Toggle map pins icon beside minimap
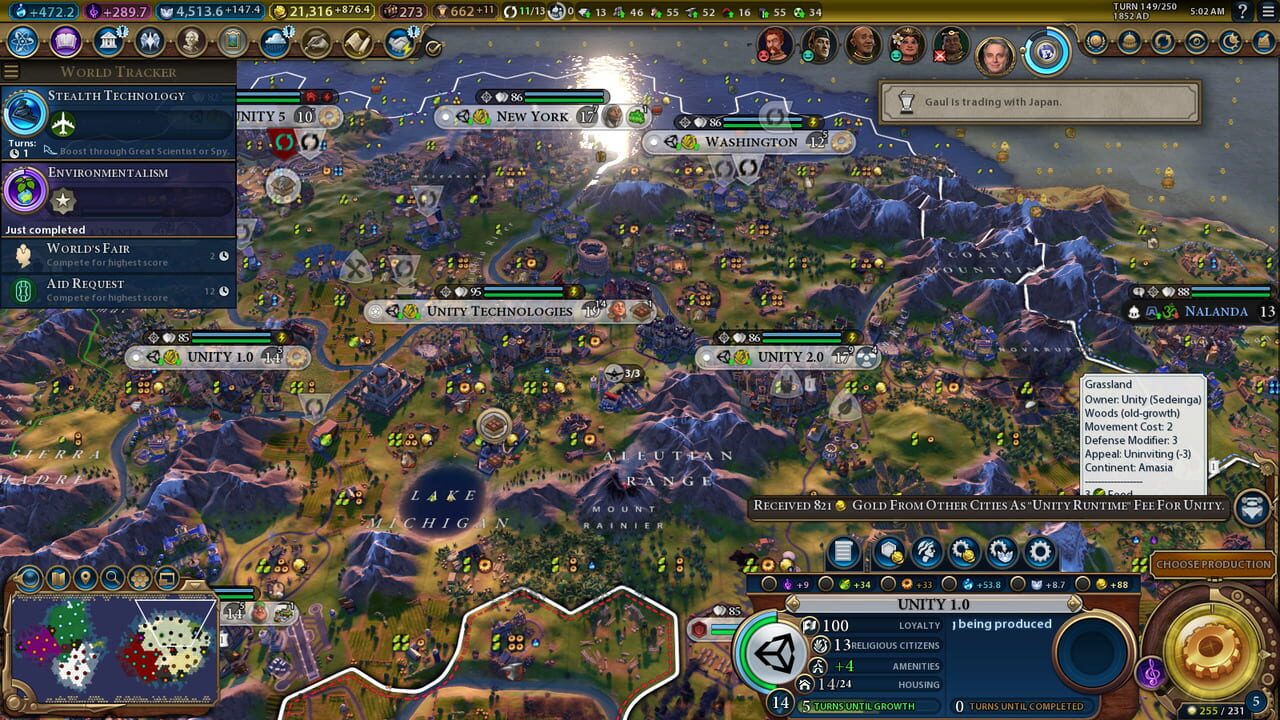Viewport: 1280px width, 720px height. click(84, 578)
